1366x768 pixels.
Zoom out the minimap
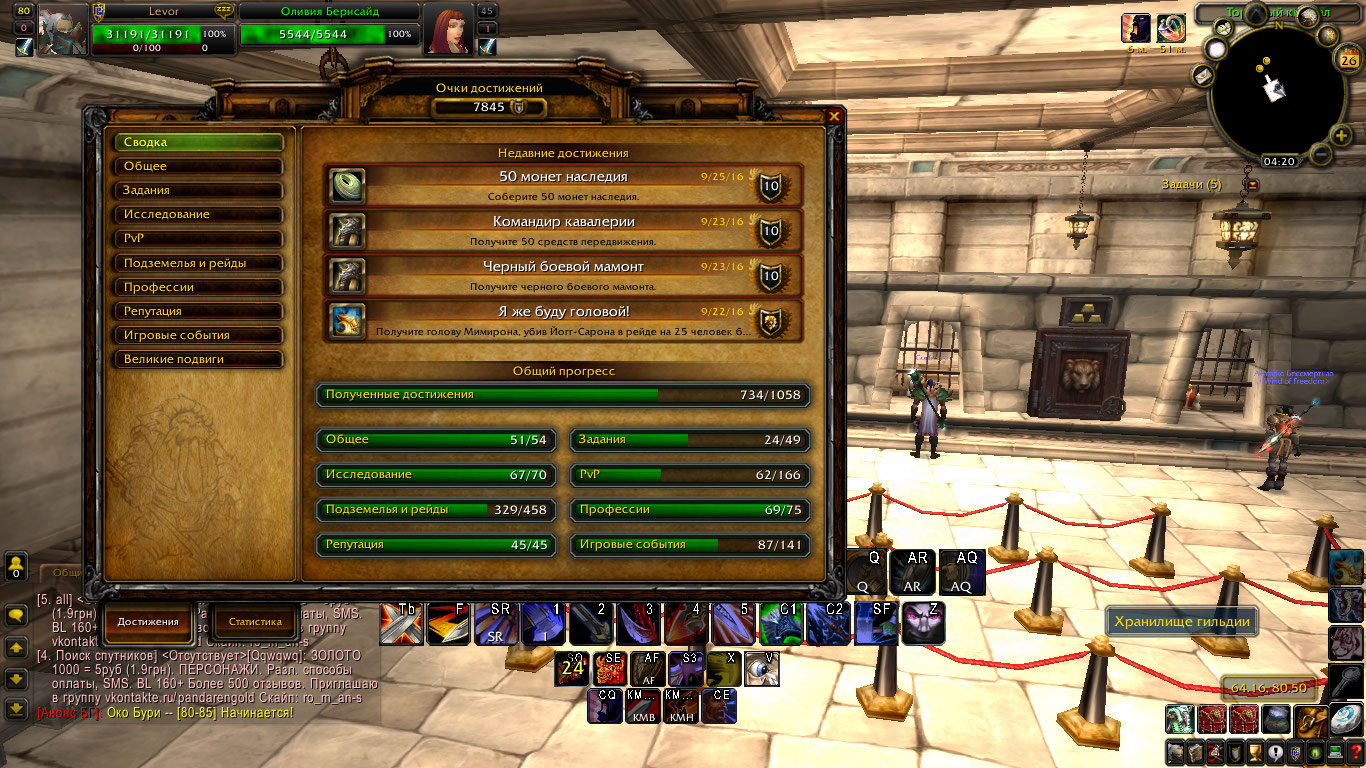pos(1319,155)
